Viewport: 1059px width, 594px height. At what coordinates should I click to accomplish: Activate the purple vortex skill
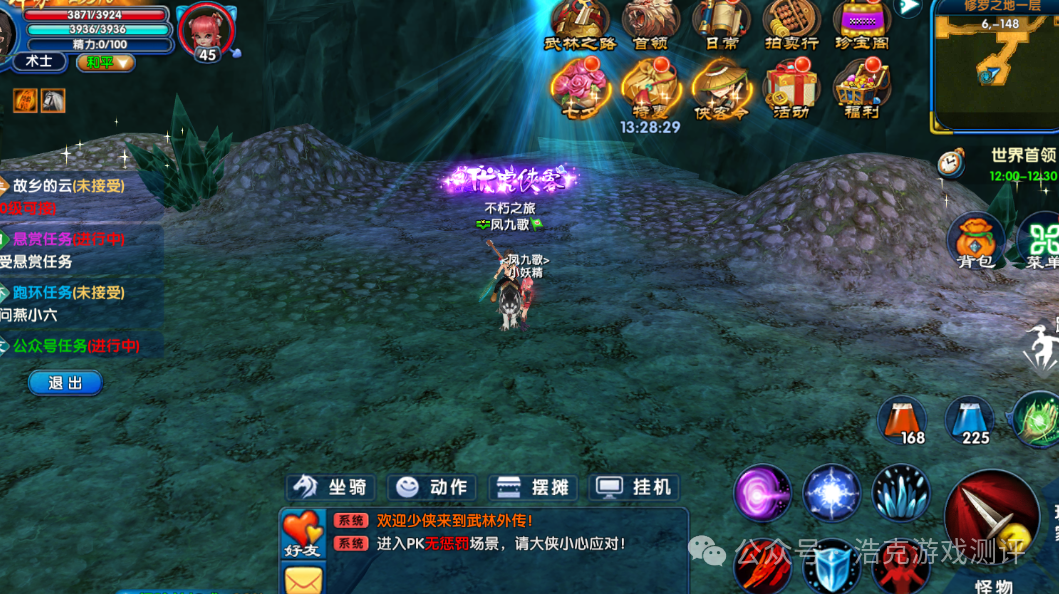coord(763,493)
